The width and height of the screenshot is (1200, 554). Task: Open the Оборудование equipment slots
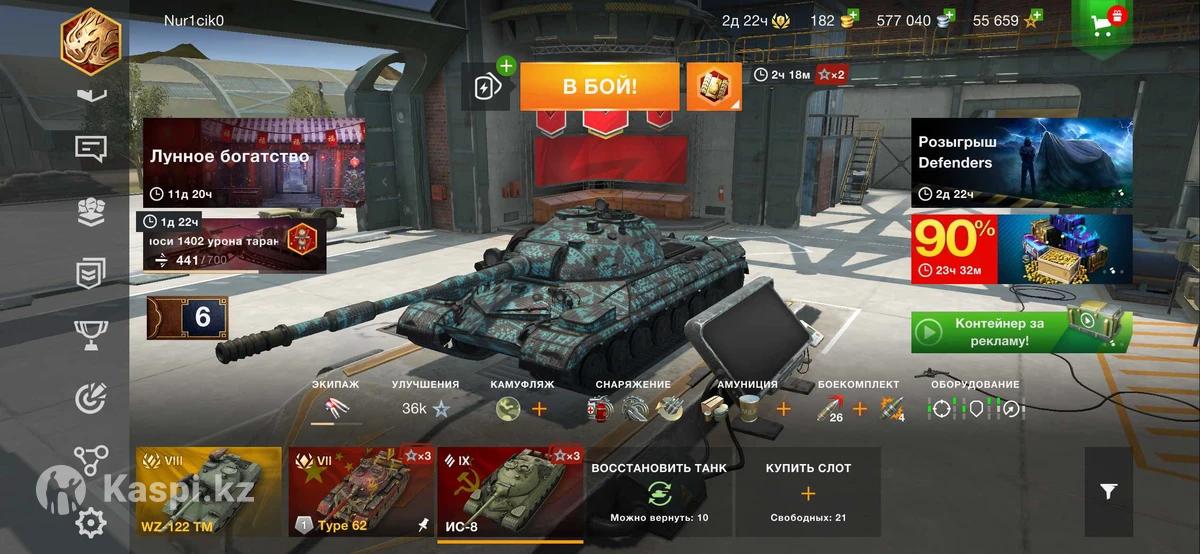point(974,408)
